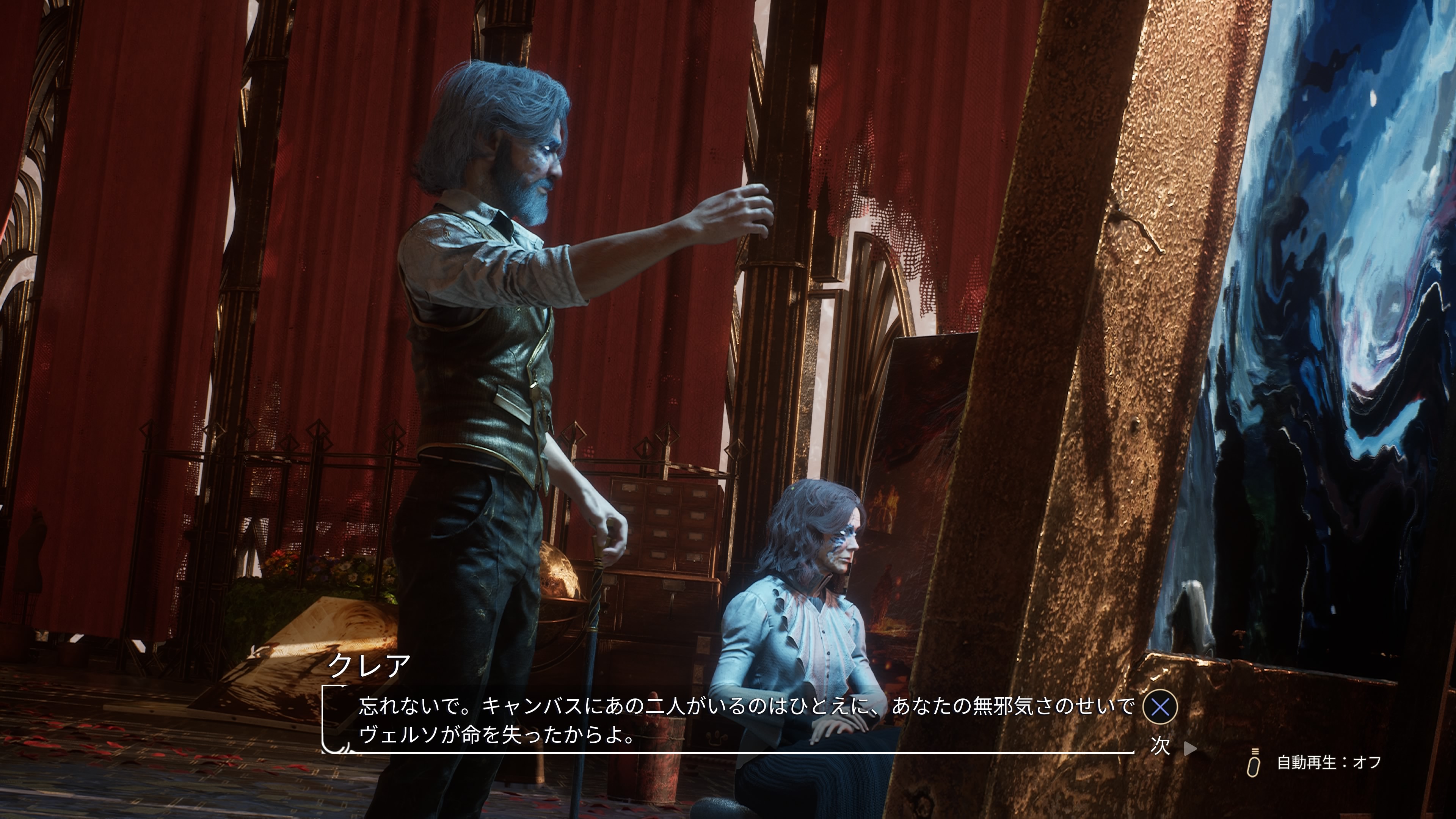Advance dialogue with the 次 next arrow

pyautogui.click(x=1189, y=748)
